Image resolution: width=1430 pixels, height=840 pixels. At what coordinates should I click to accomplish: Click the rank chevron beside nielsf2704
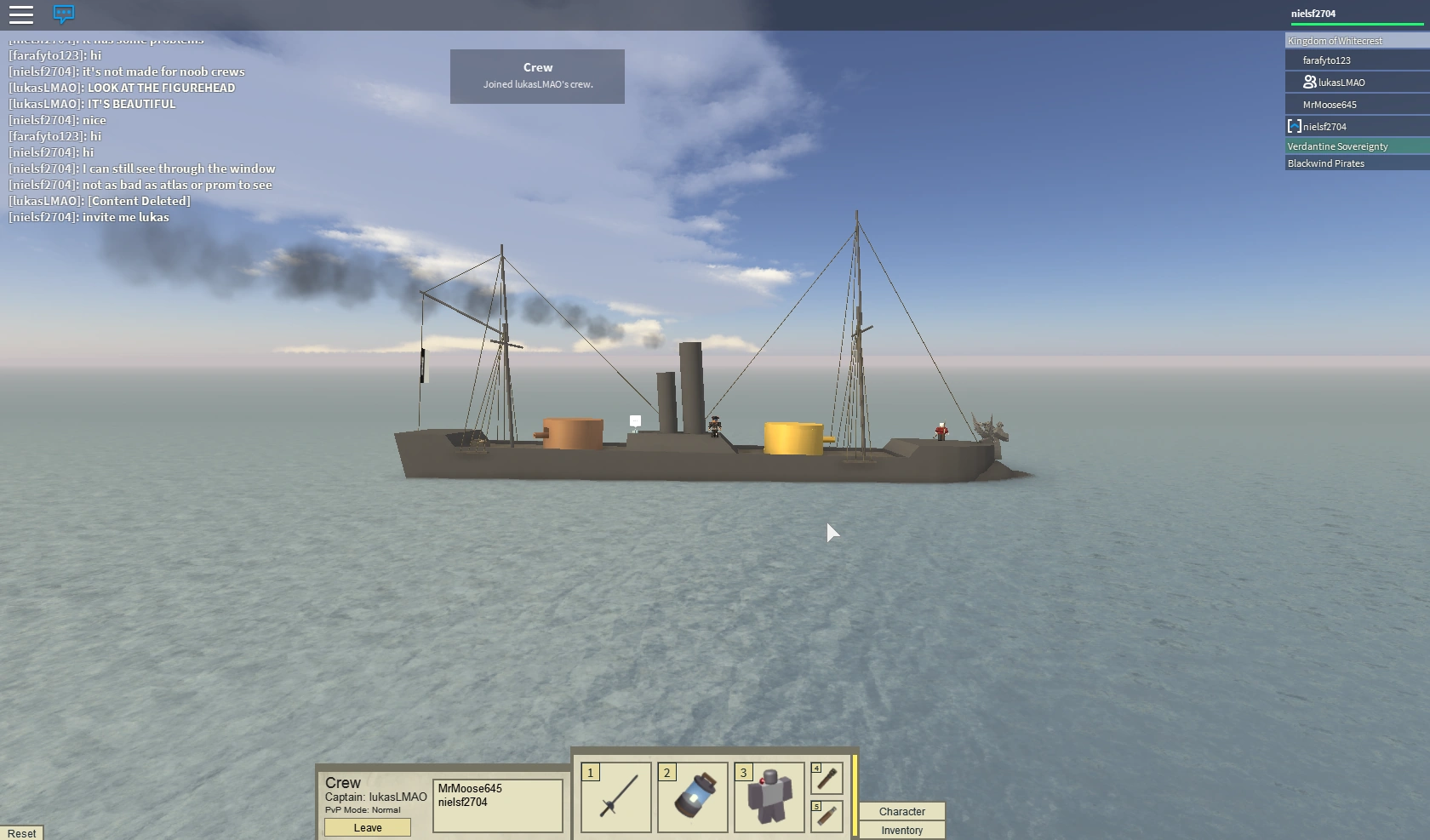(x=1295, y=126)
